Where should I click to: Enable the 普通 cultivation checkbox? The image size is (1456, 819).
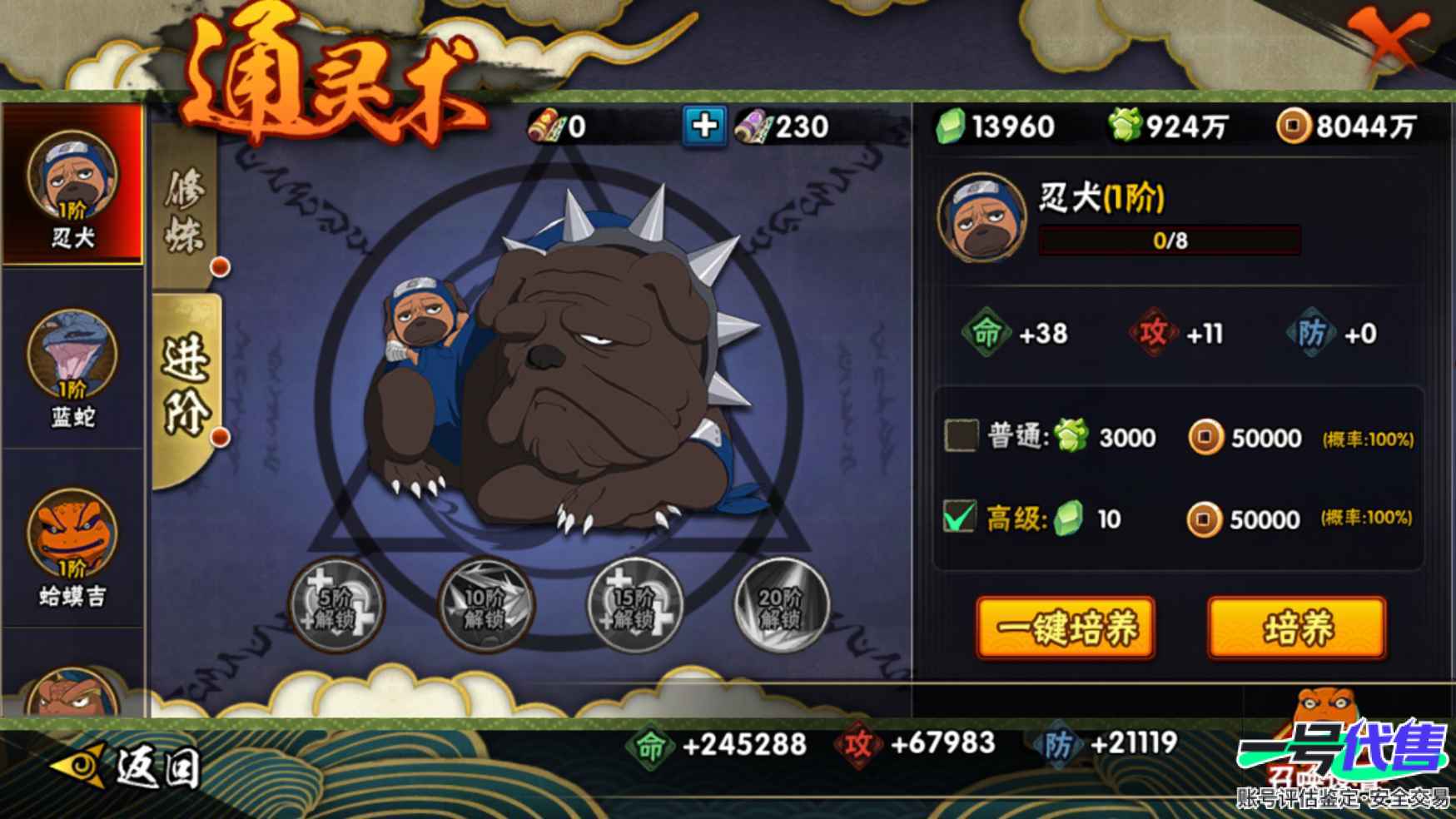962,436
